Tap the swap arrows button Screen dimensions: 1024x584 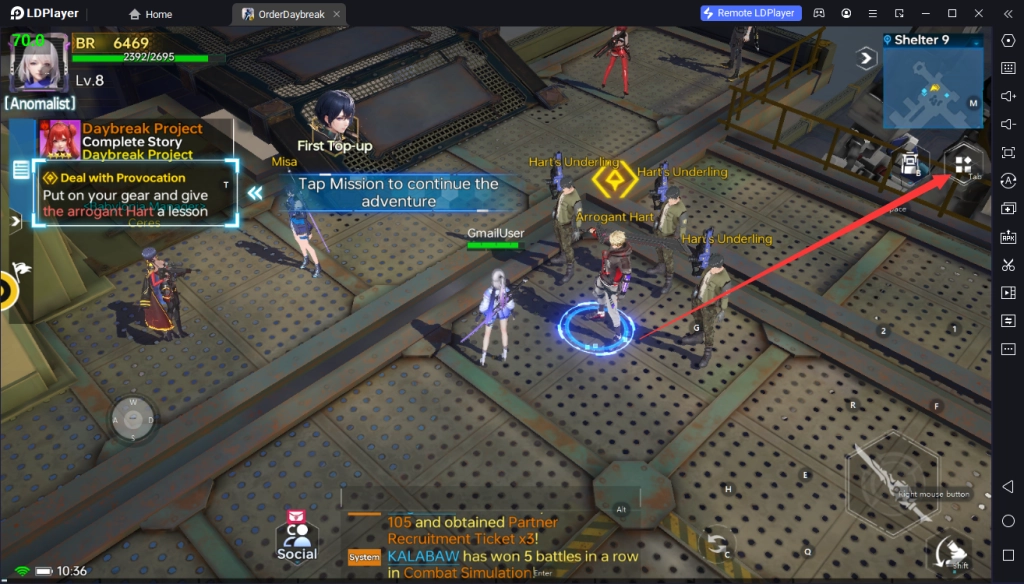717,544
